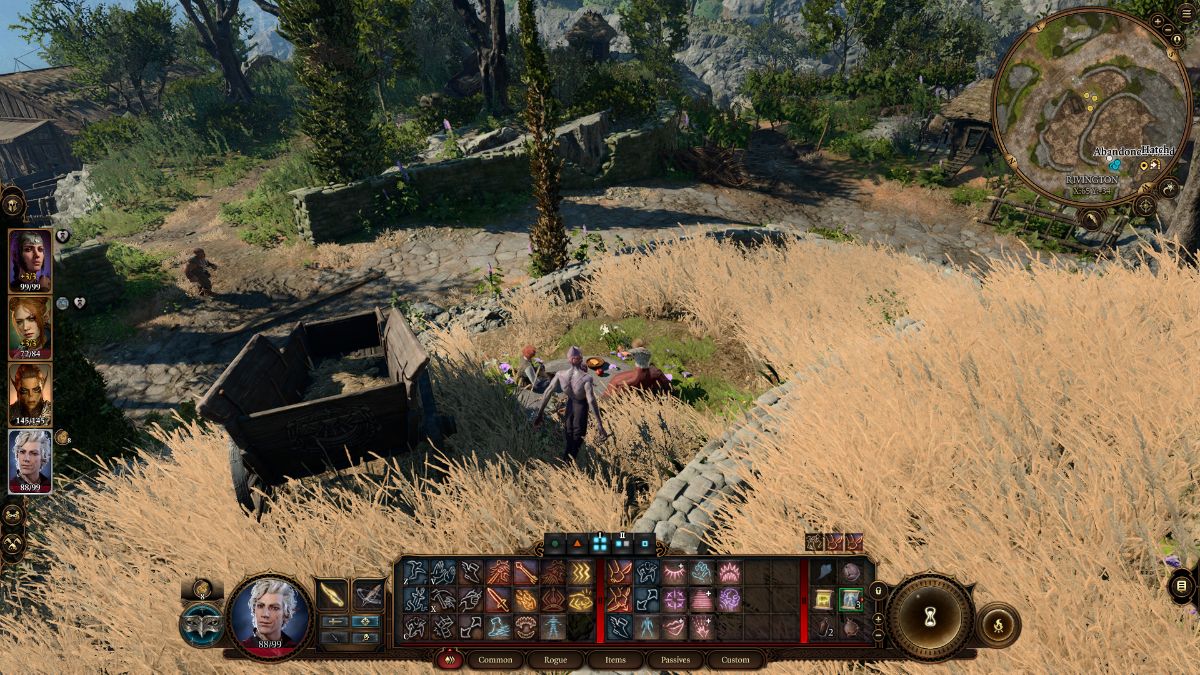Choose the horned companion portrait with 145 HP
The height and width of the screenshot is (675, 1200).
pyautogui.click(x=30, y=394)
